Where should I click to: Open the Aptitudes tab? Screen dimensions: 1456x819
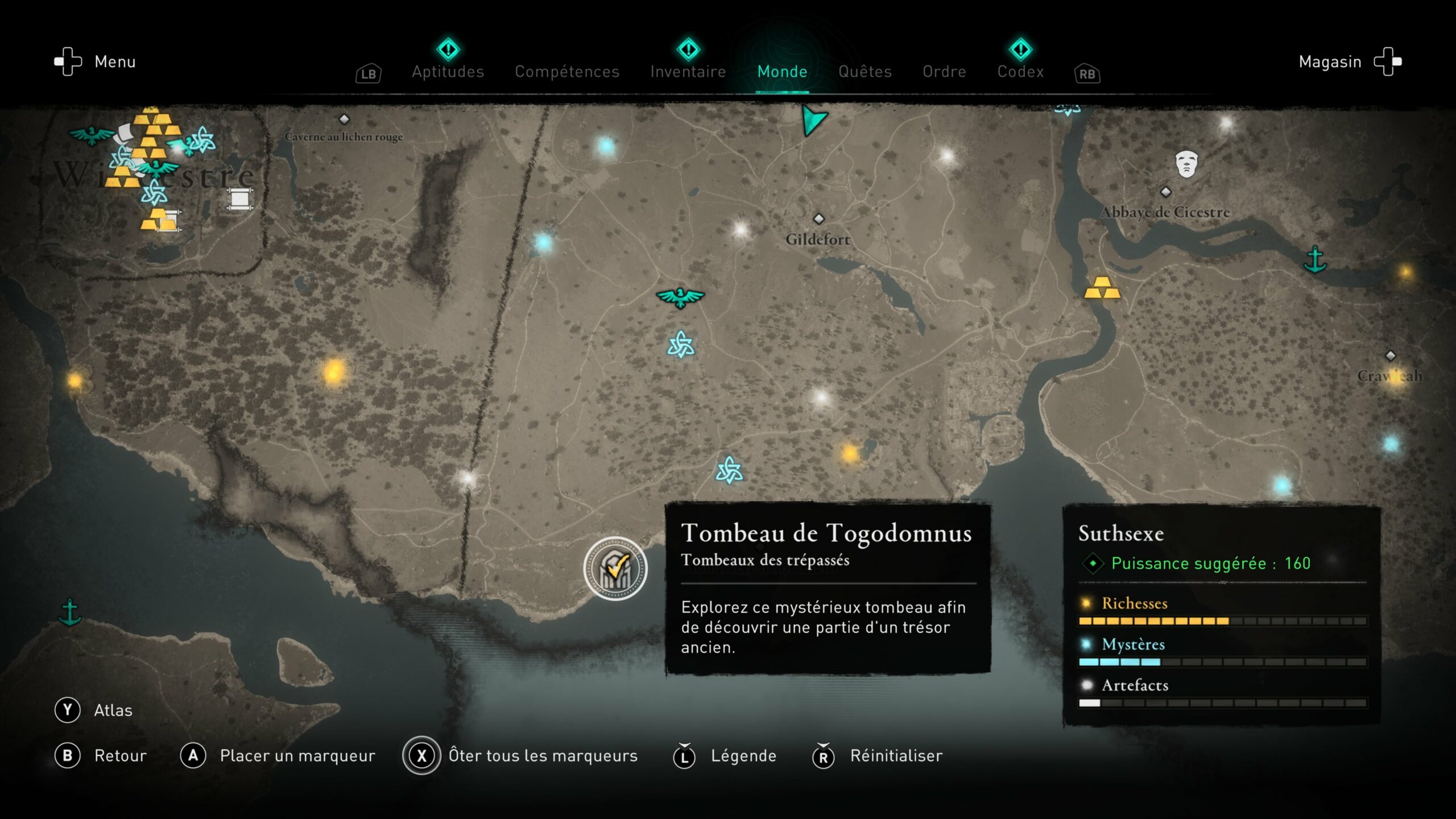[x=448, y=72]
